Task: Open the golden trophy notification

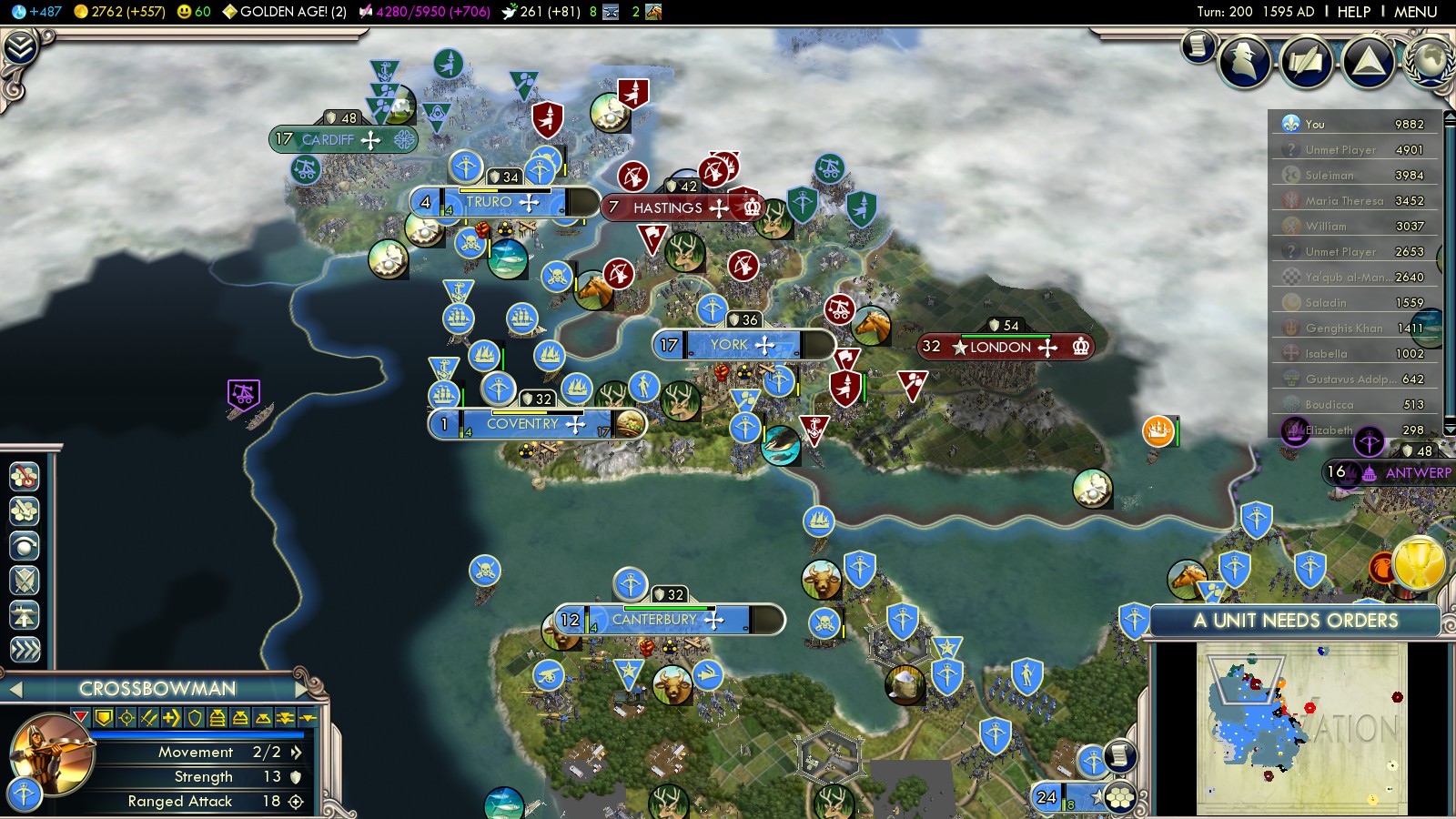Action: [1419, 563]
